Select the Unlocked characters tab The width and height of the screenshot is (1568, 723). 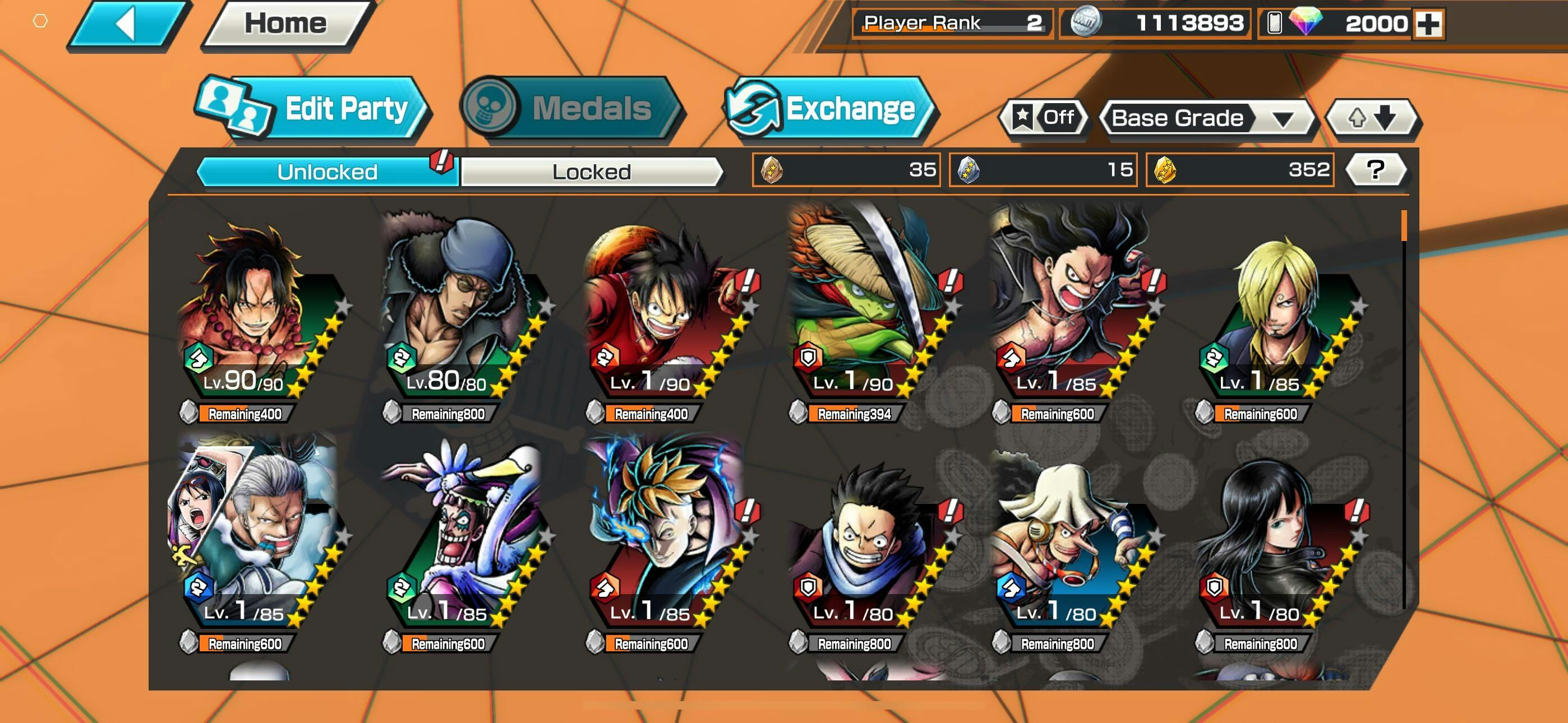click(x=327, y=172)
